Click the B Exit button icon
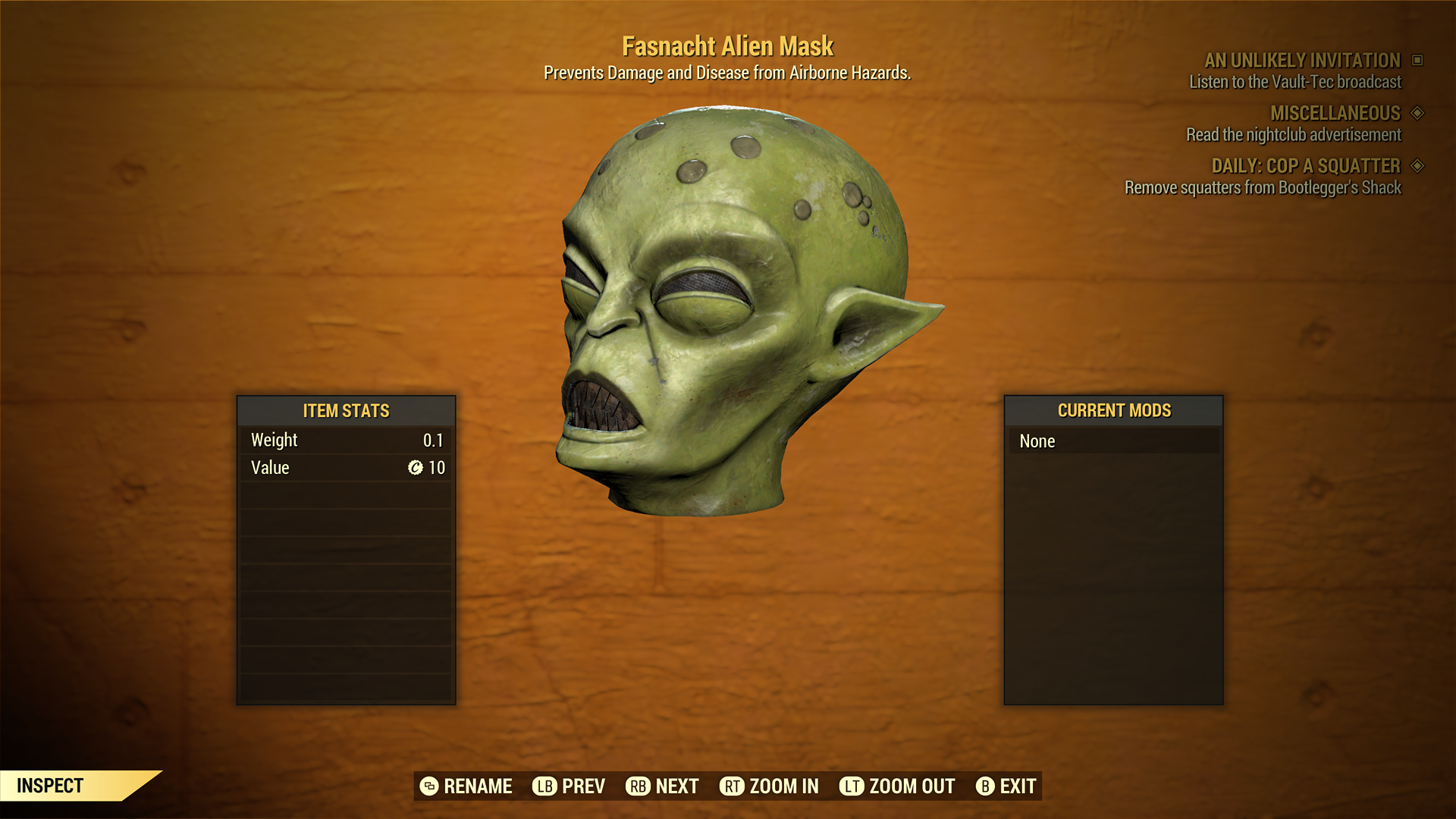Image resolution: width=1456 pixels, height=819 pixels. 986,786
